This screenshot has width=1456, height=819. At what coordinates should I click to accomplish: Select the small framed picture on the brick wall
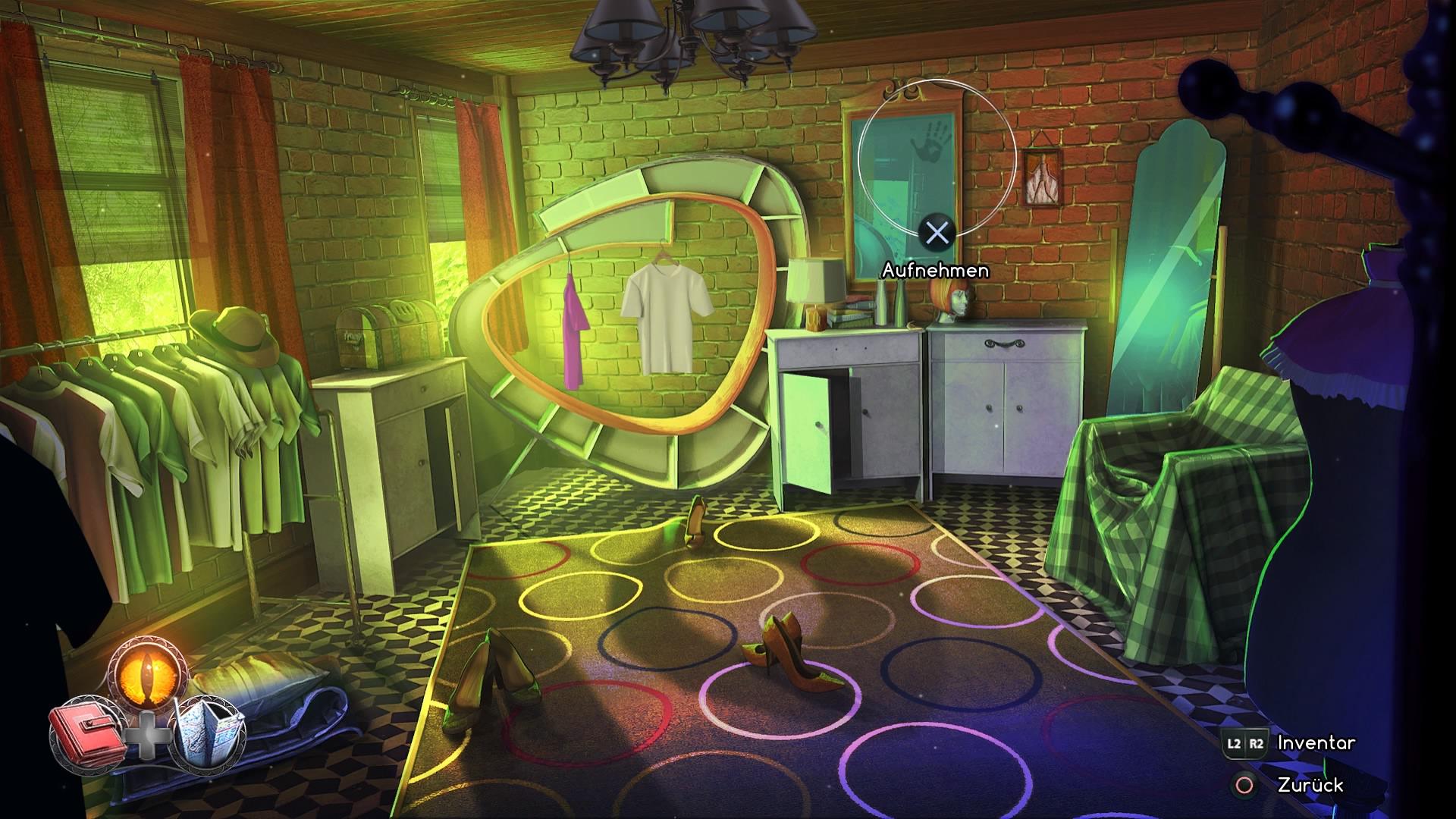1043,176
